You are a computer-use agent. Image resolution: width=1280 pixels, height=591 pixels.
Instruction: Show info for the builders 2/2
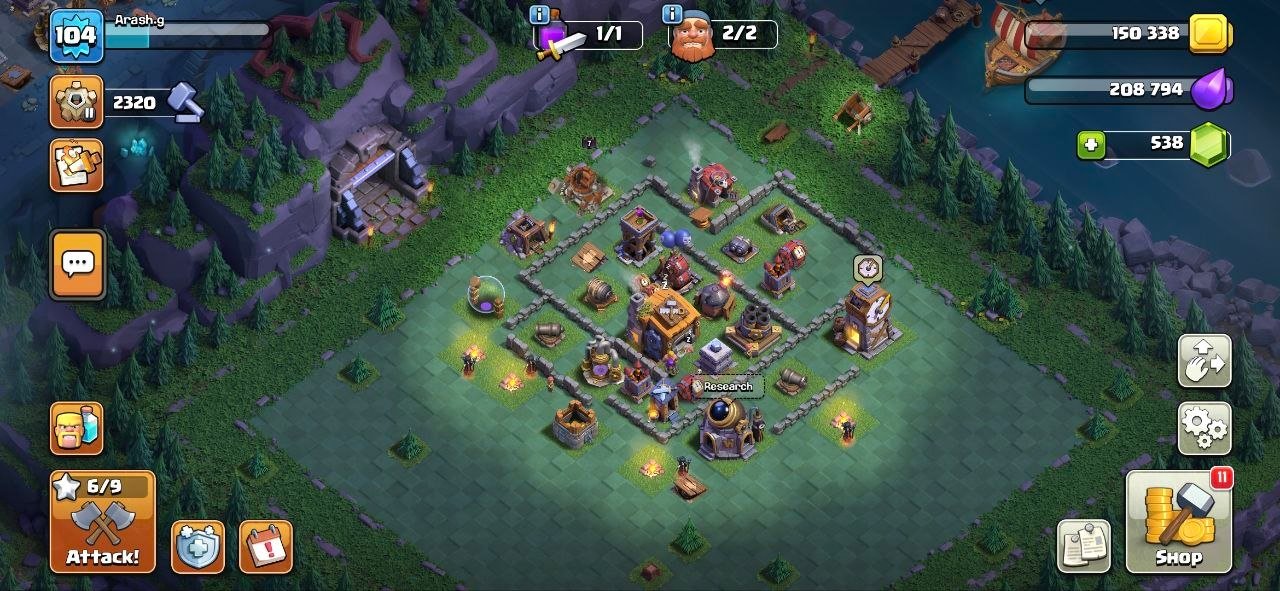672,14
